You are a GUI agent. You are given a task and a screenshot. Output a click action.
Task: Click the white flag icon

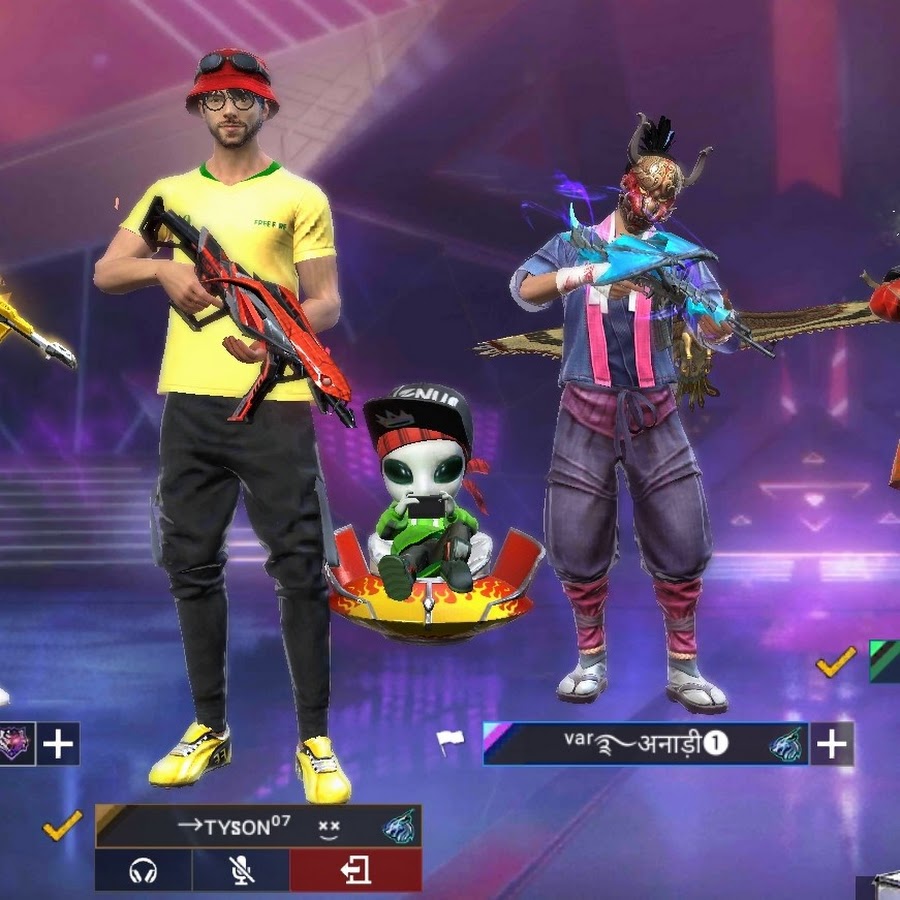pos(450,742)
